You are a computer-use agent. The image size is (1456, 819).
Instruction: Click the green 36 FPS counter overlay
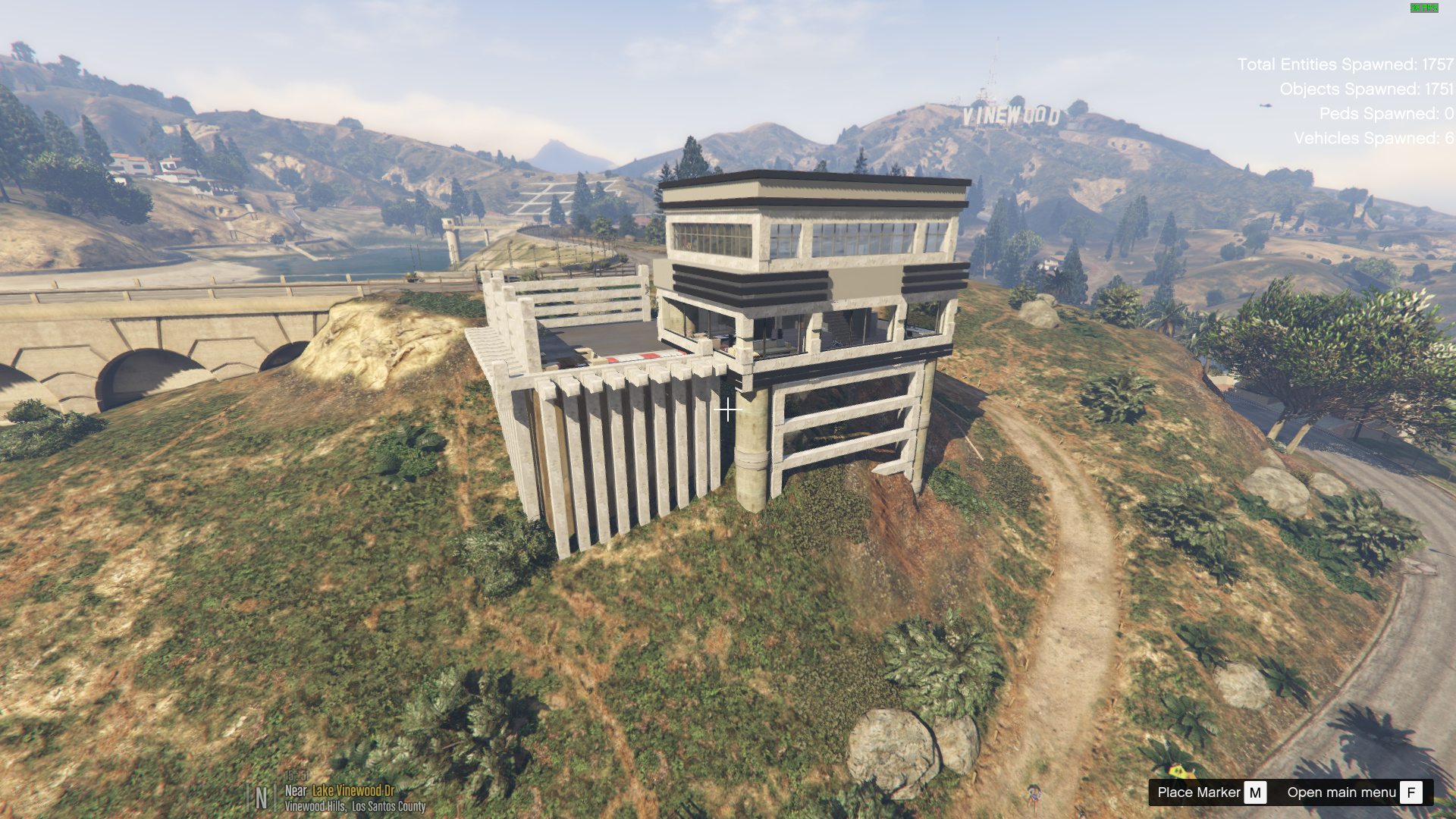(1424, 8)
